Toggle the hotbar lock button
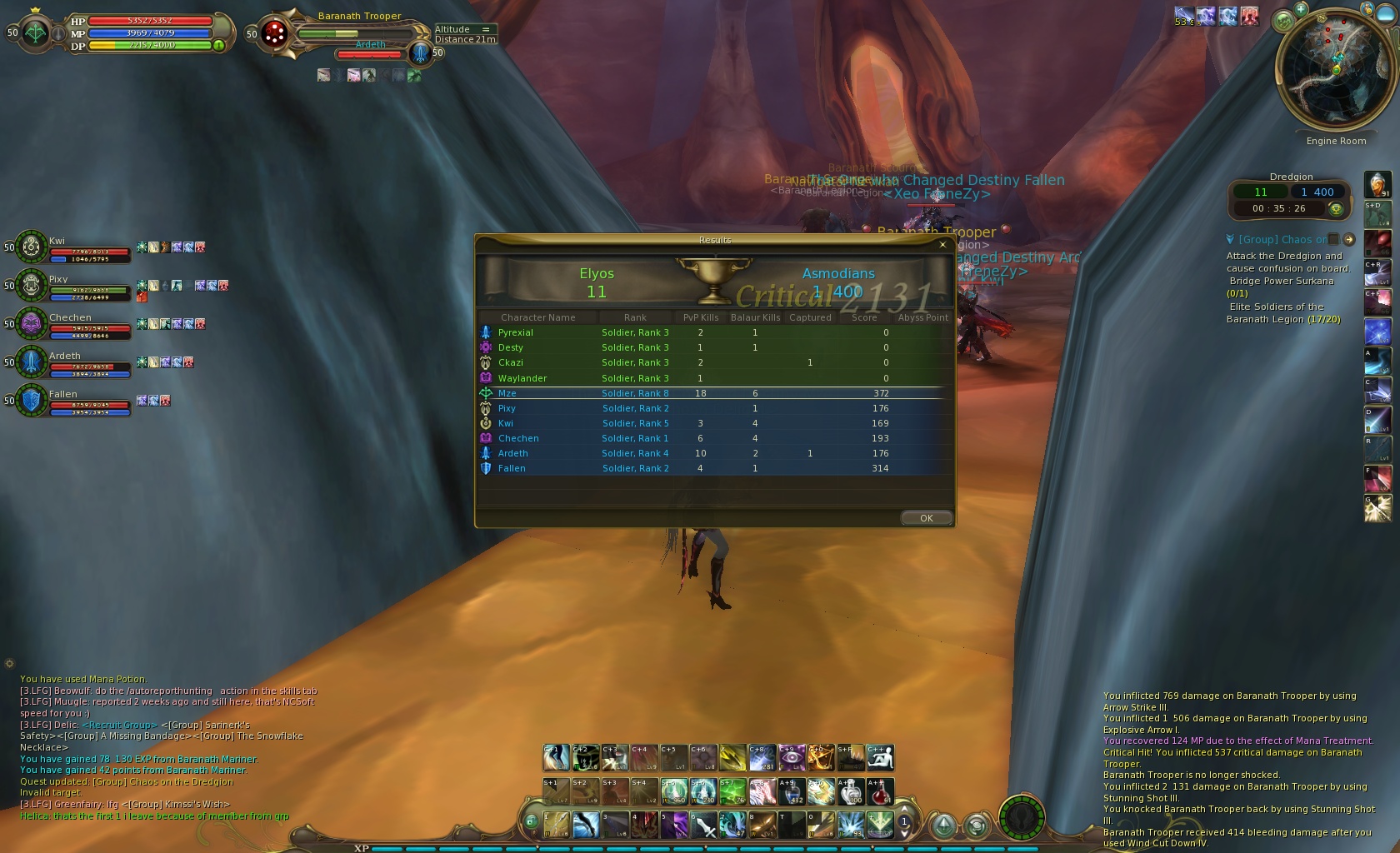This screenshot has height=853, width=1400. [x=531, y=822]
